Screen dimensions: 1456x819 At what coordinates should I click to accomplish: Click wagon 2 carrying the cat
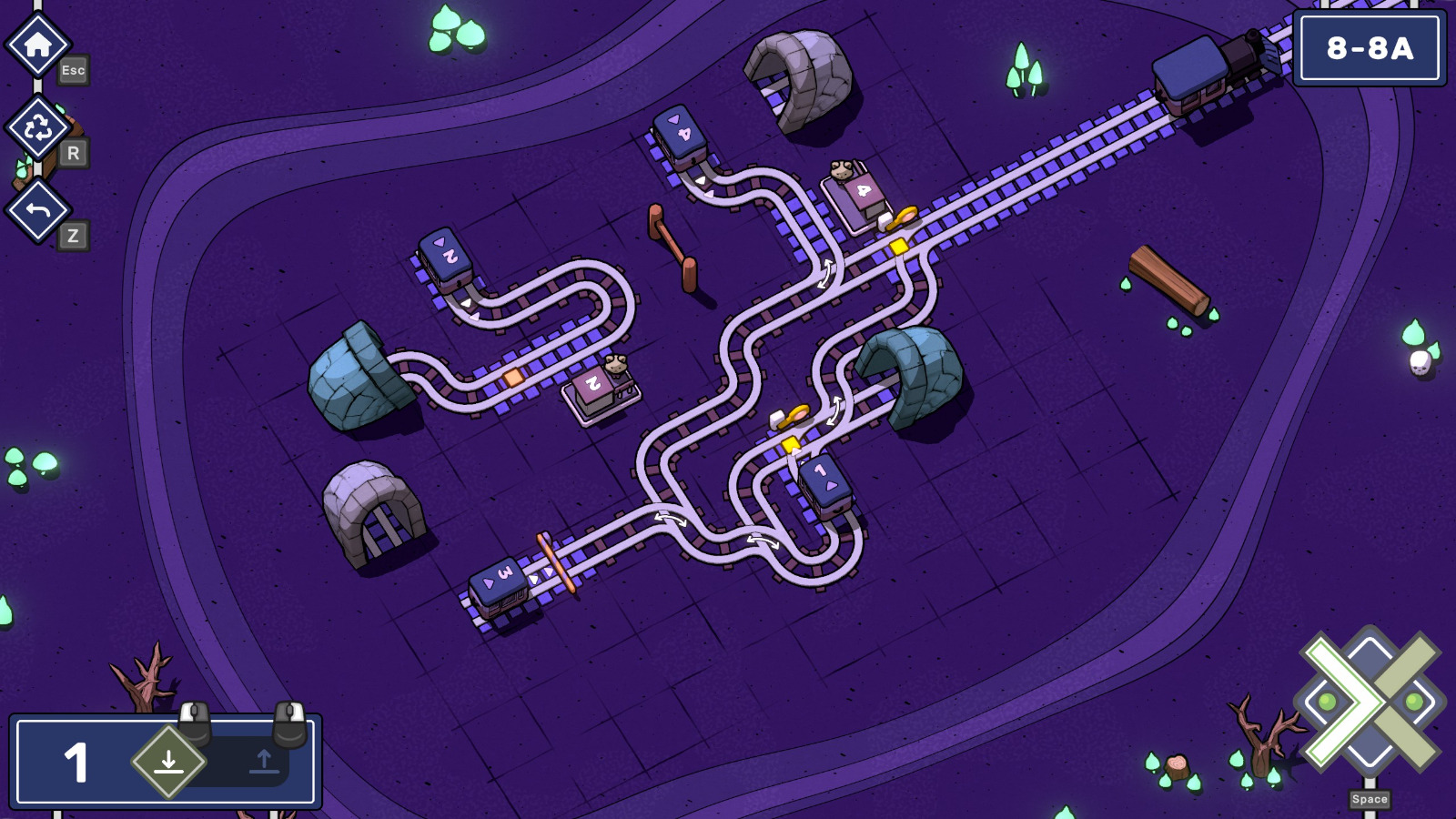point(592,386)
